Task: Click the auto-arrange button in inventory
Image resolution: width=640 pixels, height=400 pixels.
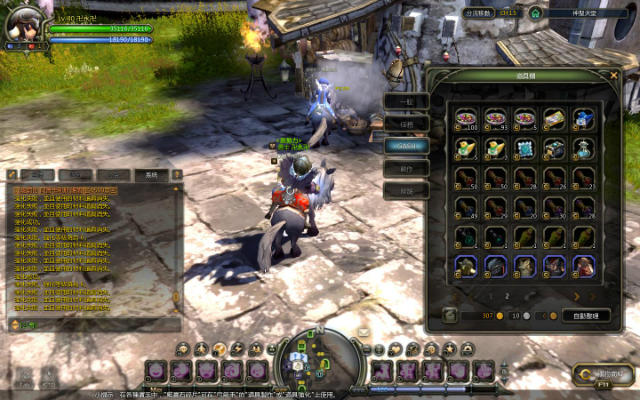Action: coord(585,315)
